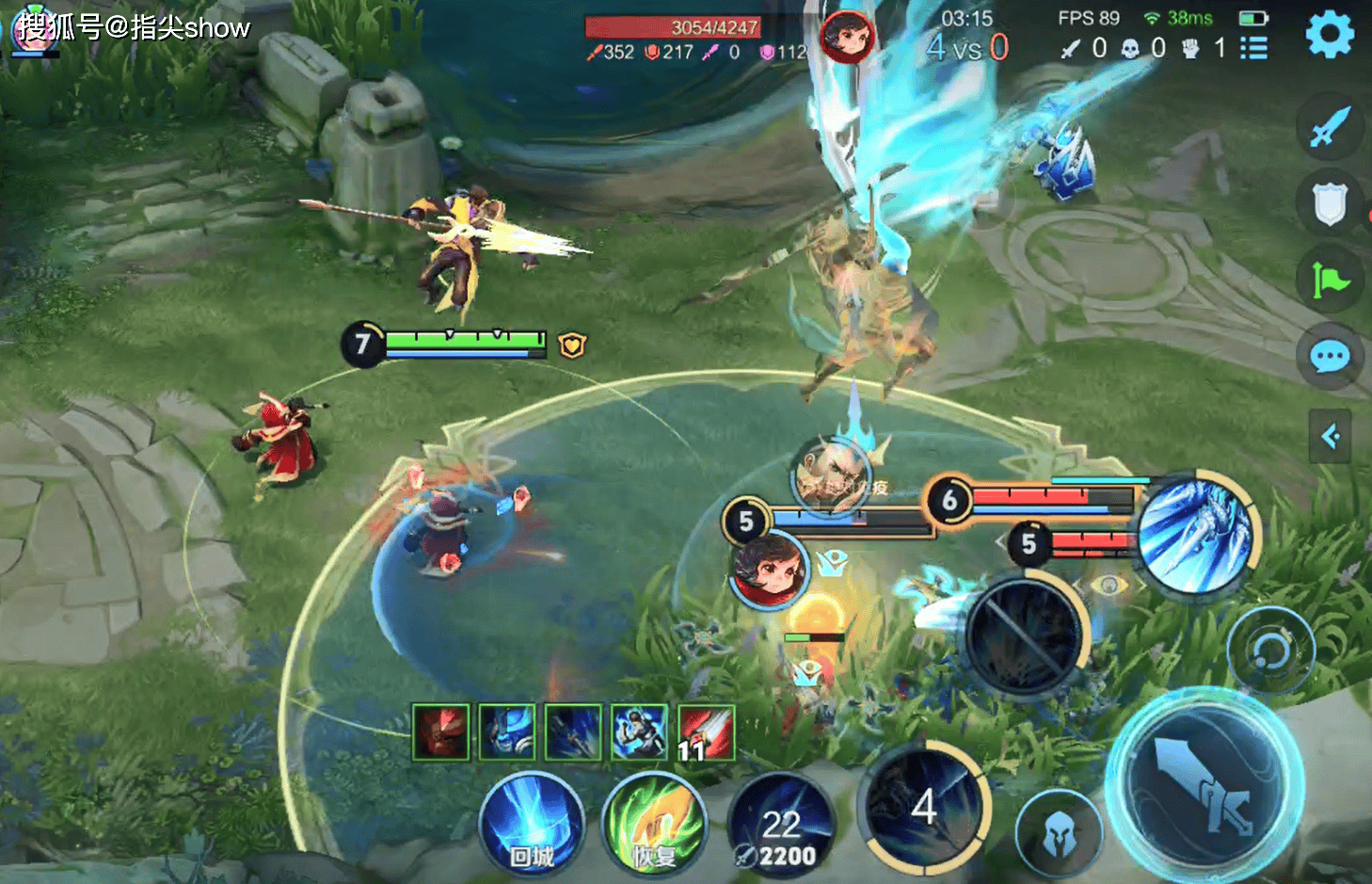
Task: Show the scoreboard list
Action: click(1253, 48)
